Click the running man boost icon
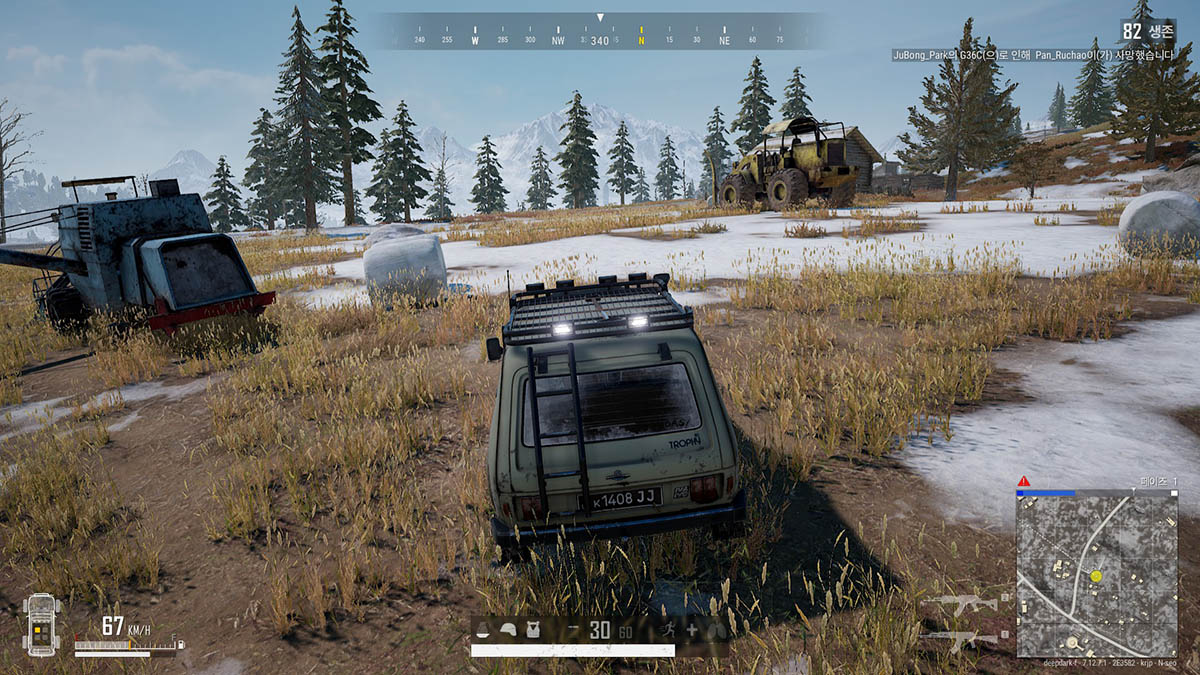Screen dimensions: 1200x675 coord(667,630)
